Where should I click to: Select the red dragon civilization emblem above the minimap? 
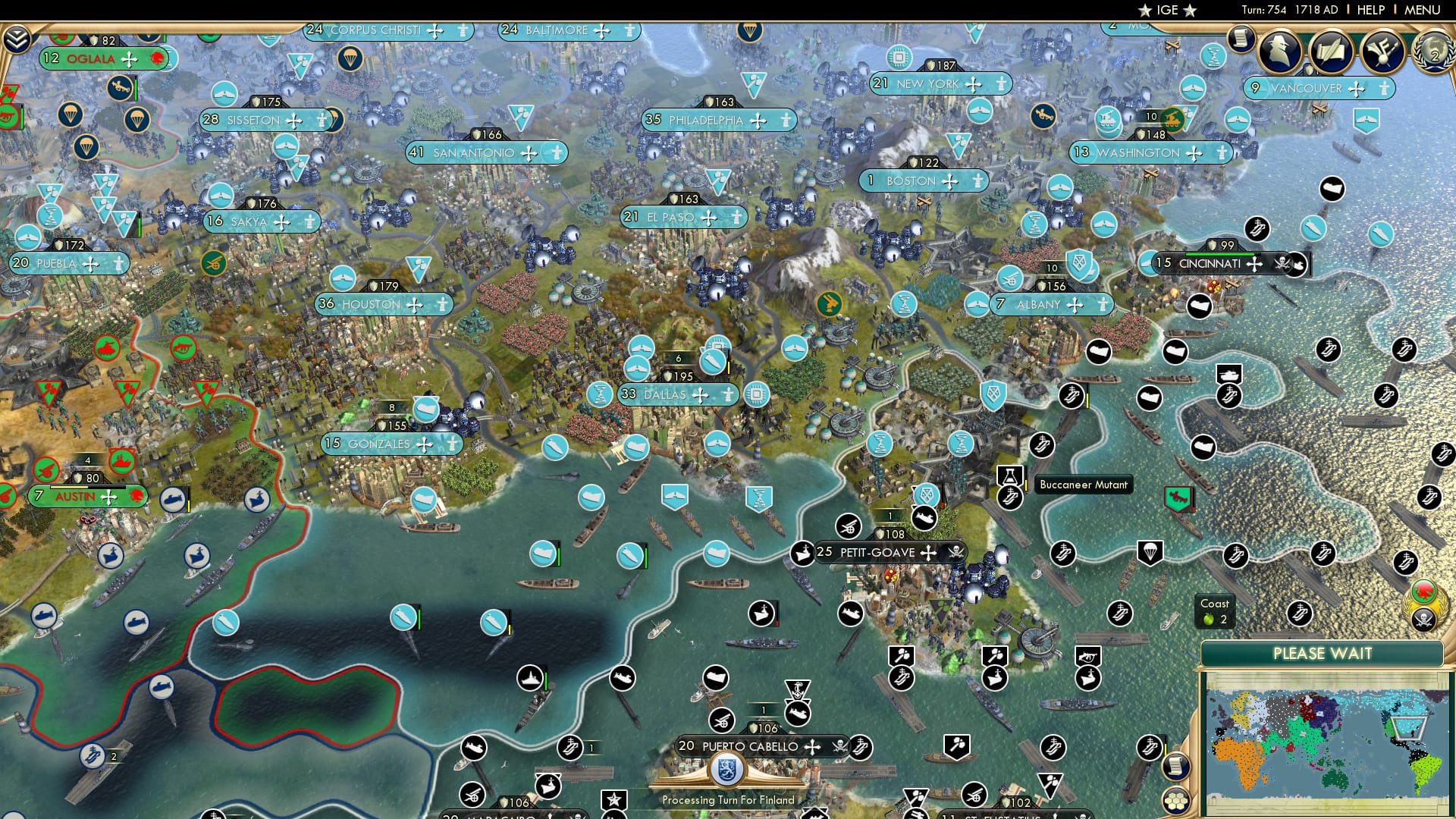click(1424, 591)
